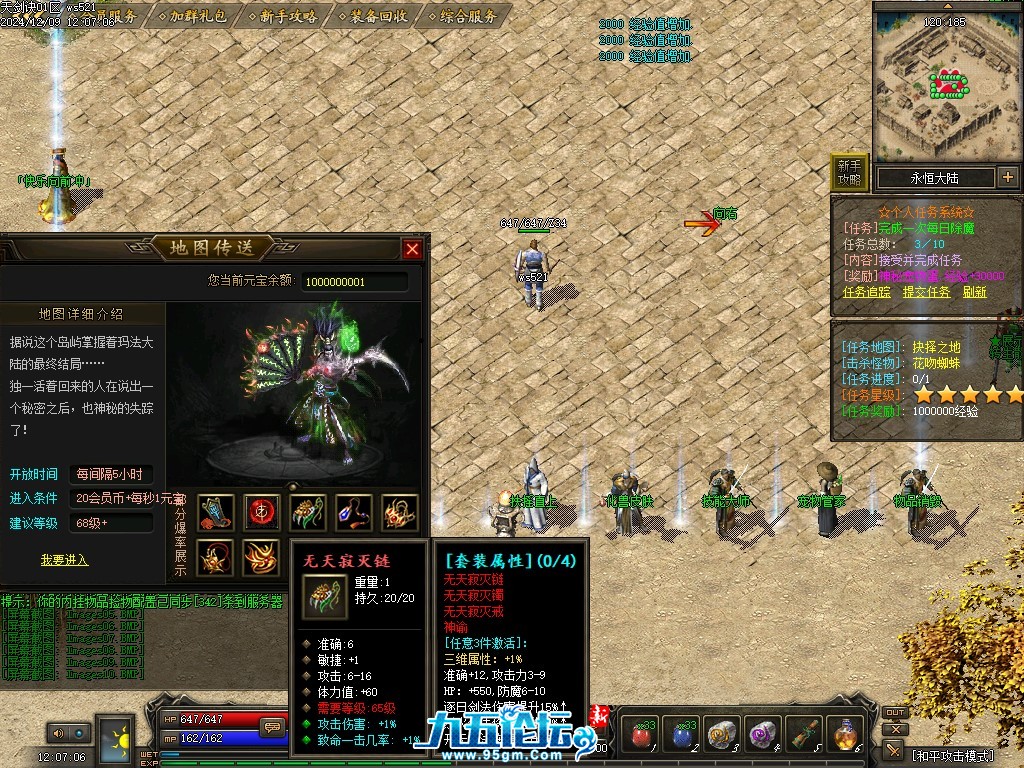Open the 装备回收 equipment recycle menu
The height and width of the screenshot is (768, 1024).
pos(378,16)
